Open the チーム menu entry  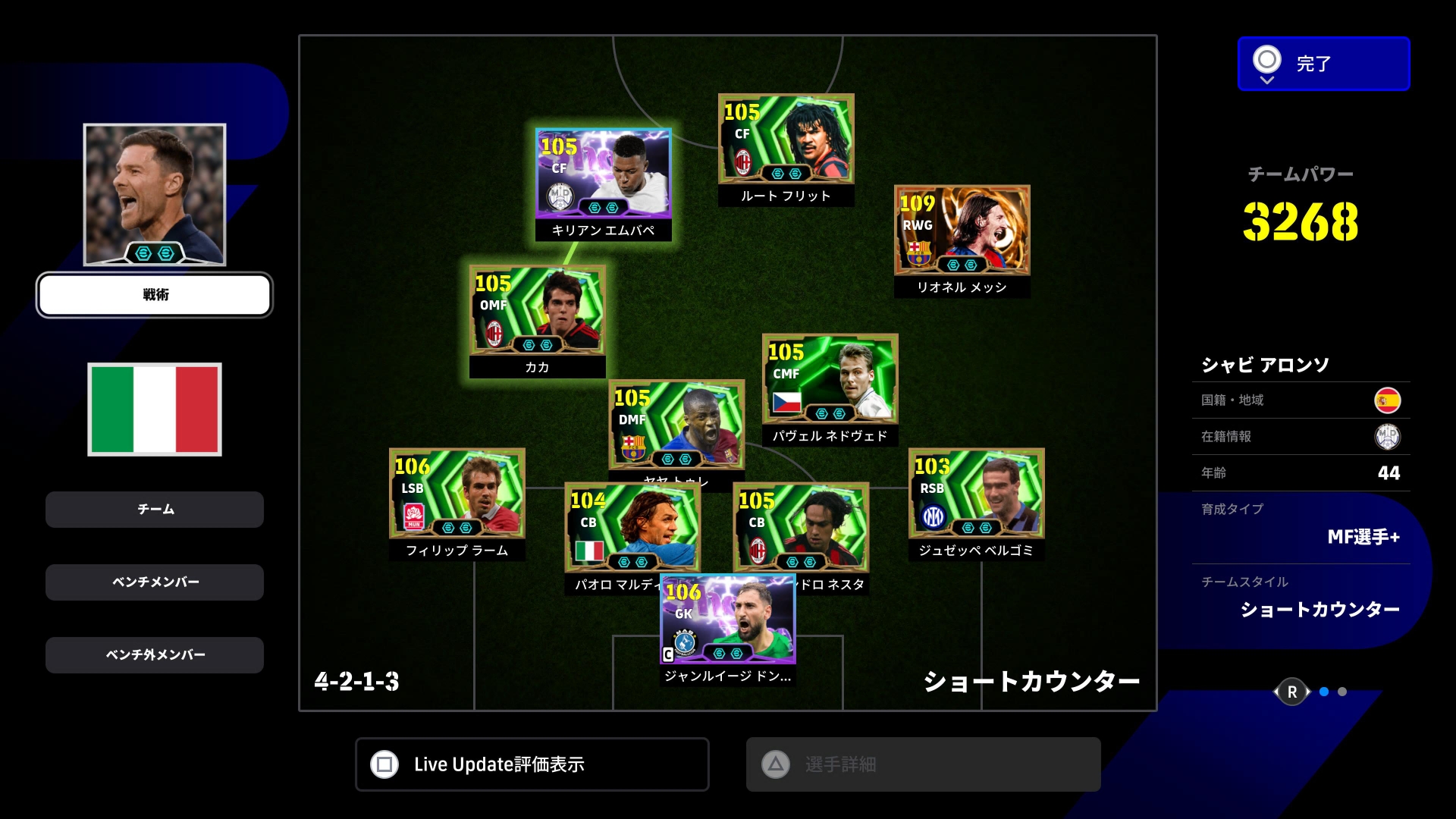(x=155, y=510)
